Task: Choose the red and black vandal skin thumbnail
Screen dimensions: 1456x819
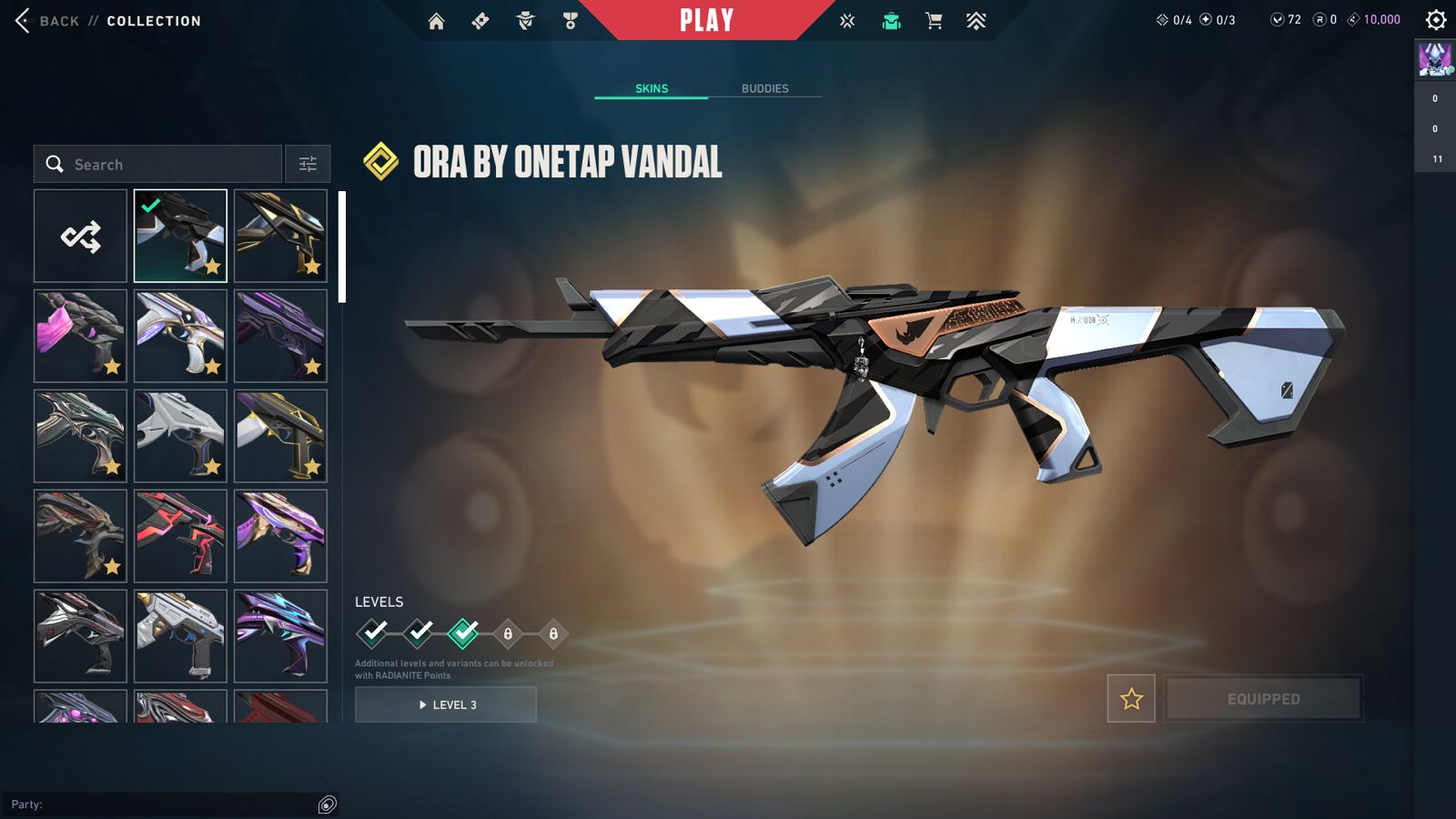Action: pos(180,536)
